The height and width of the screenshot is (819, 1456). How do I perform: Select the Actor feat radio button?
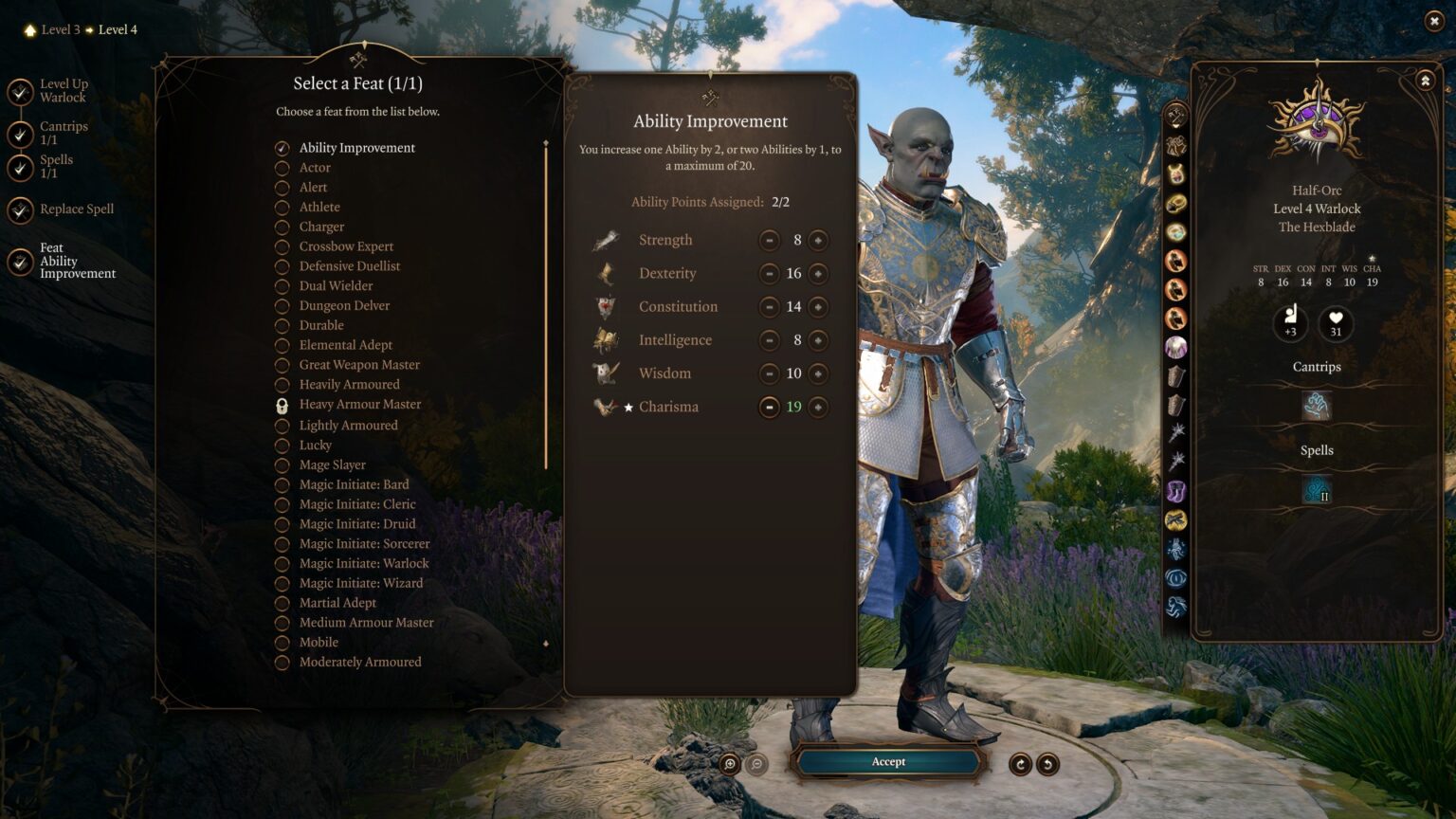pos(282,168)
